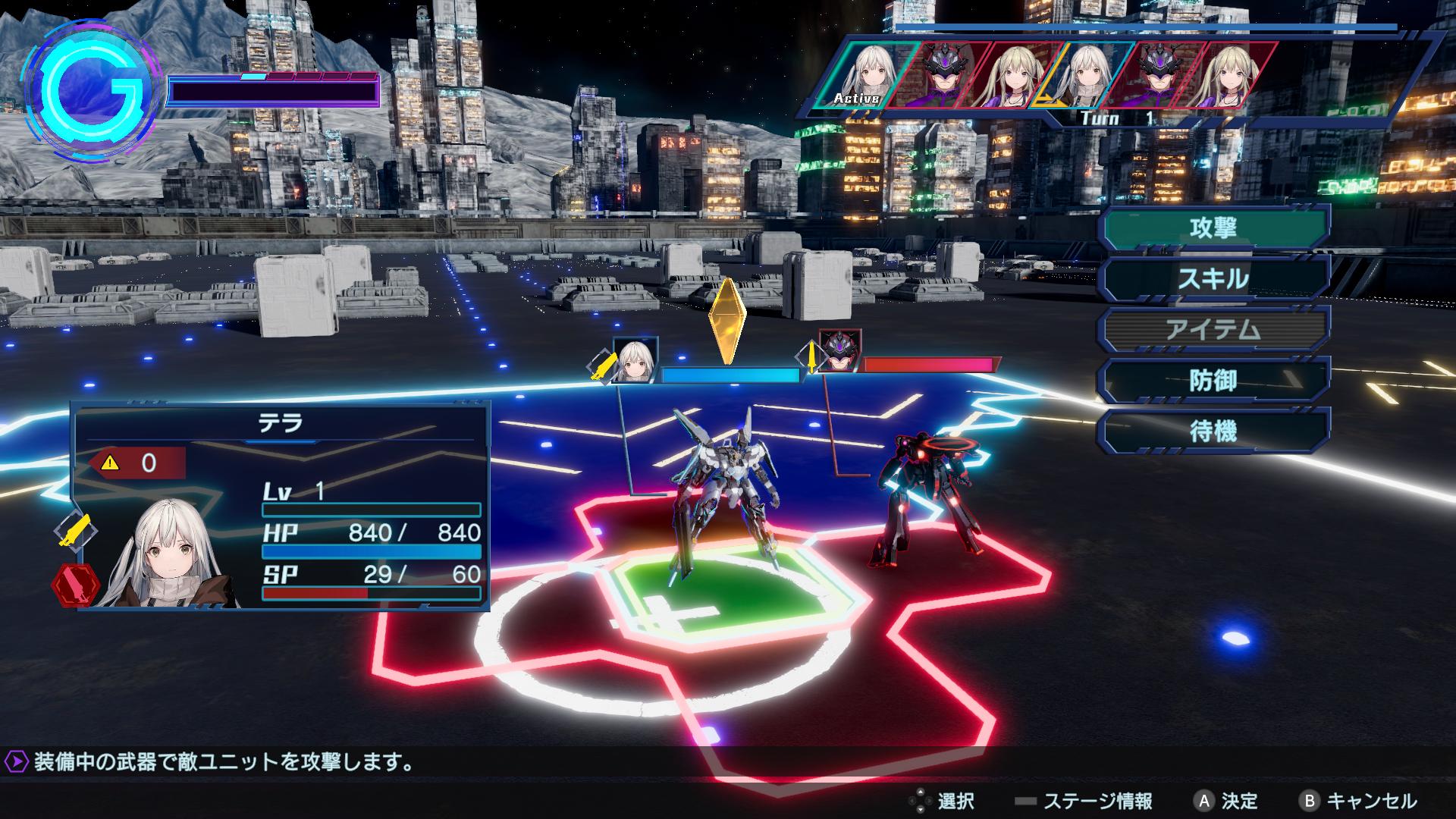Click the red hexagon weapon icon
Screen dimensions: 1456x819
click(x=76, y=584)
